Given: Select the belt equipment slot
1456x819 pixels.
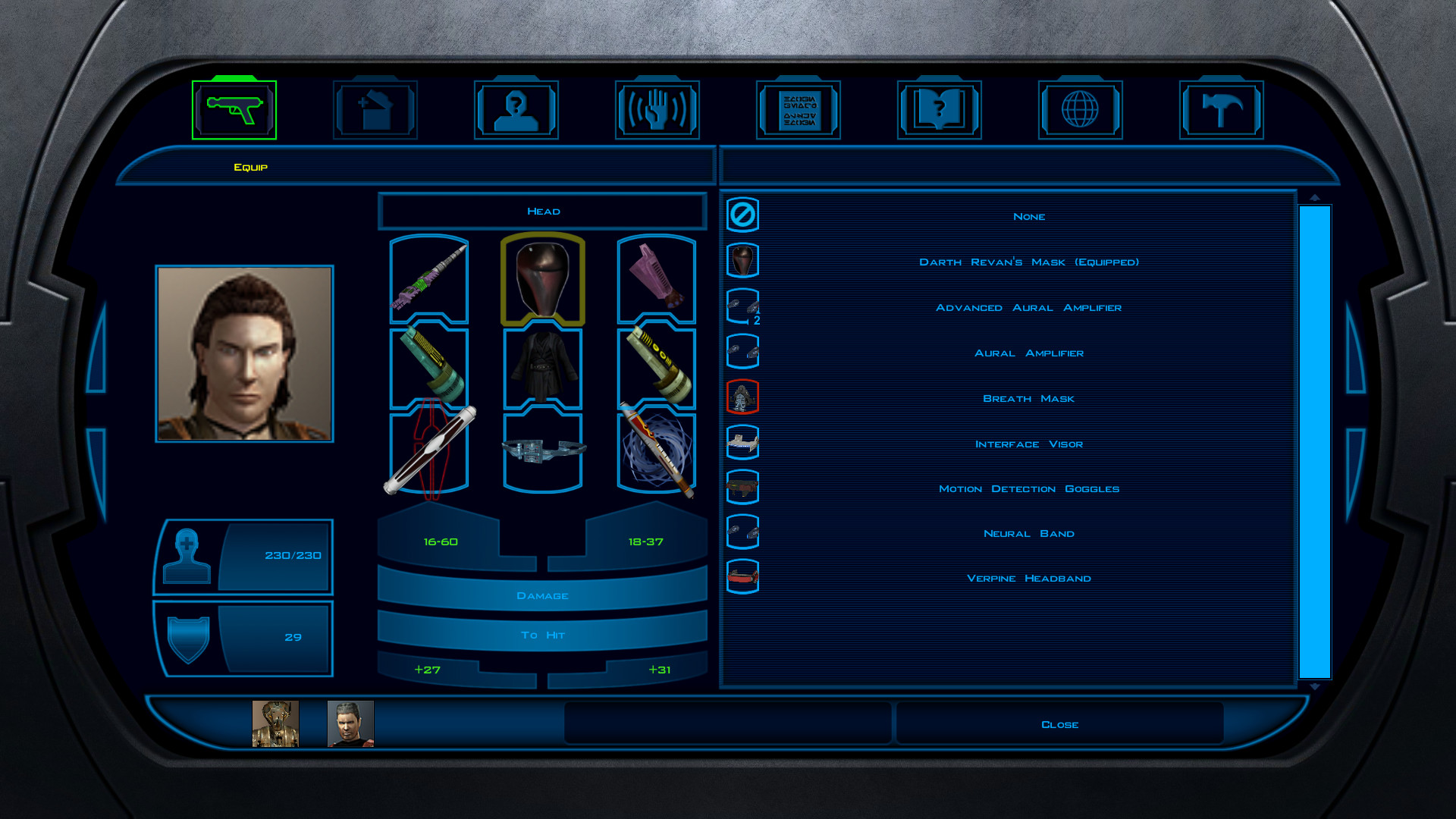Looking at the screenshot, I should pos(543,452).
